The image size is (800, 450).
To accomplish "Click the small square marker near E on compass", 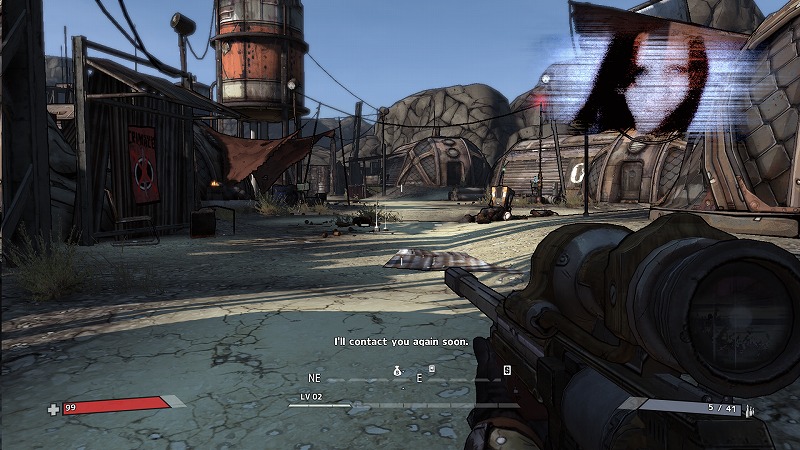I will [x=431, y=369].
